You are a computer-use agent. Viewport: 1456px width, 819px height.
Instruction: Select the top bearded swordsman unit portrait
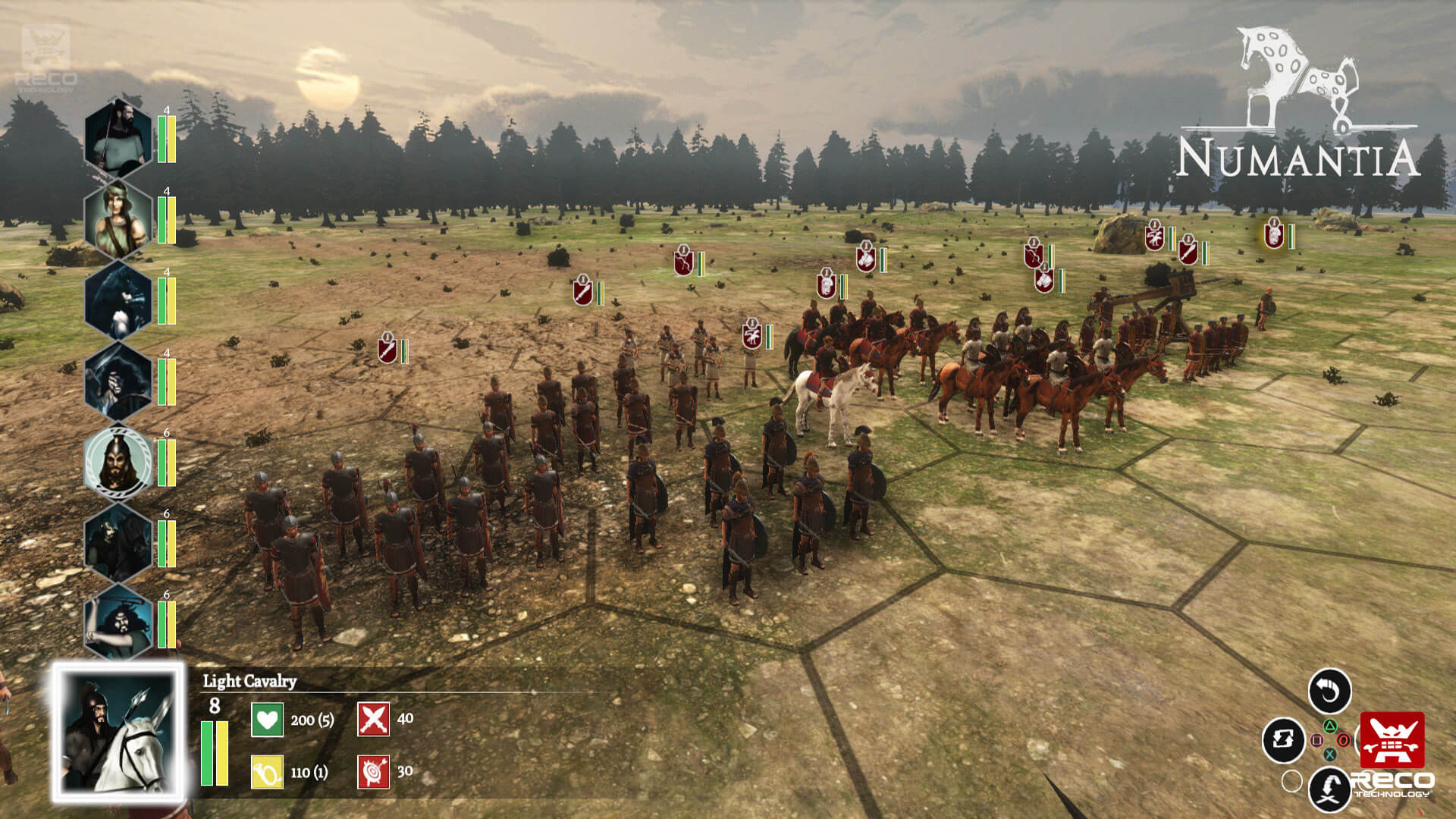118,138
